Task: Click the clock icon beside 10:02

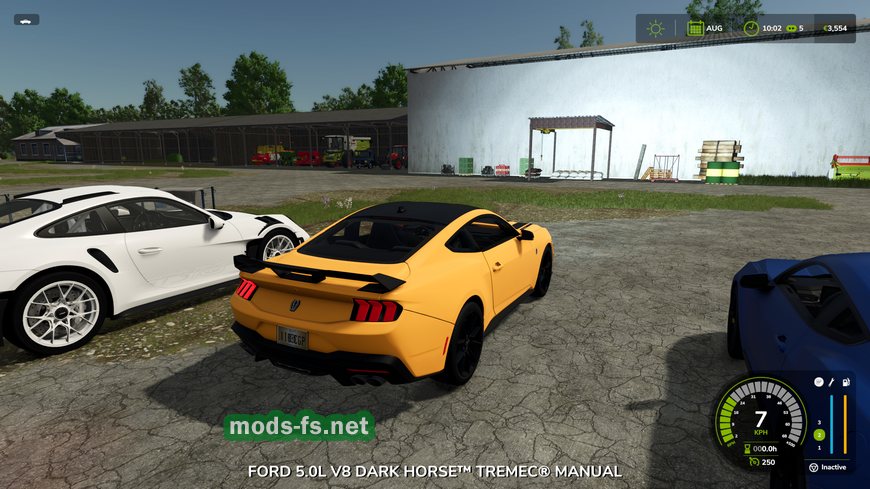Action: (751, 28)
